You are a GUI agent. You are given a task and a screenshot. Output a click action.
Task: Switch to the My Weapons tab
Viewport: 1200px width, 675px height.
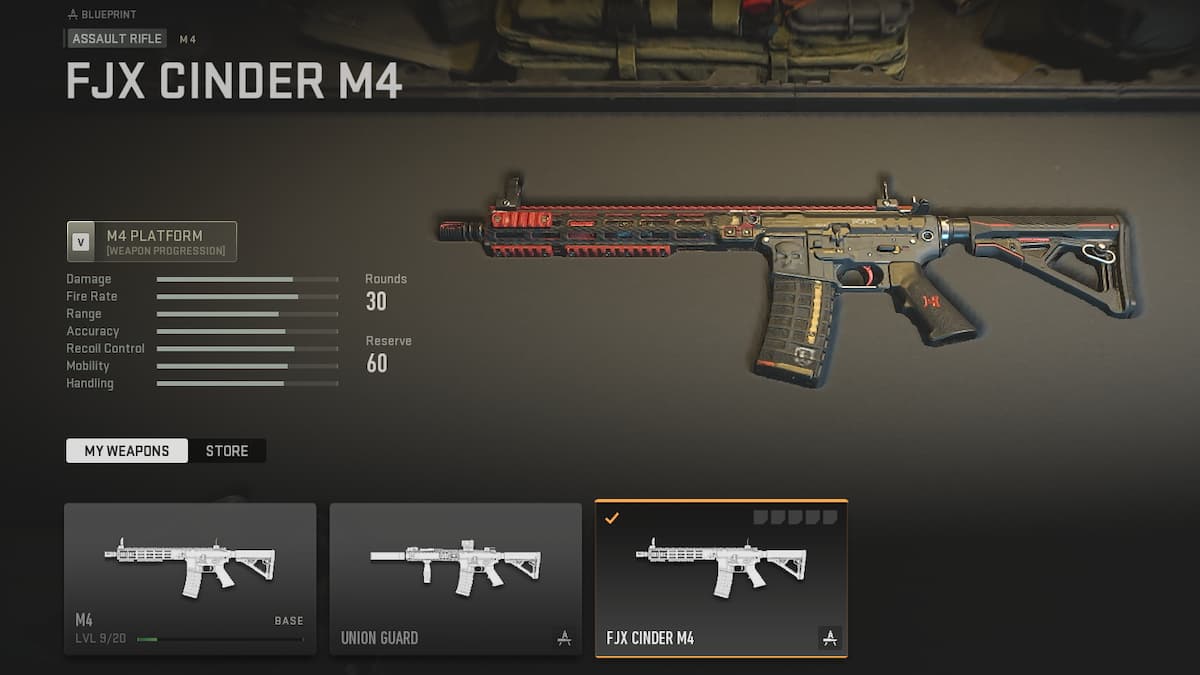pyautogui.click(x=126, y=451)
